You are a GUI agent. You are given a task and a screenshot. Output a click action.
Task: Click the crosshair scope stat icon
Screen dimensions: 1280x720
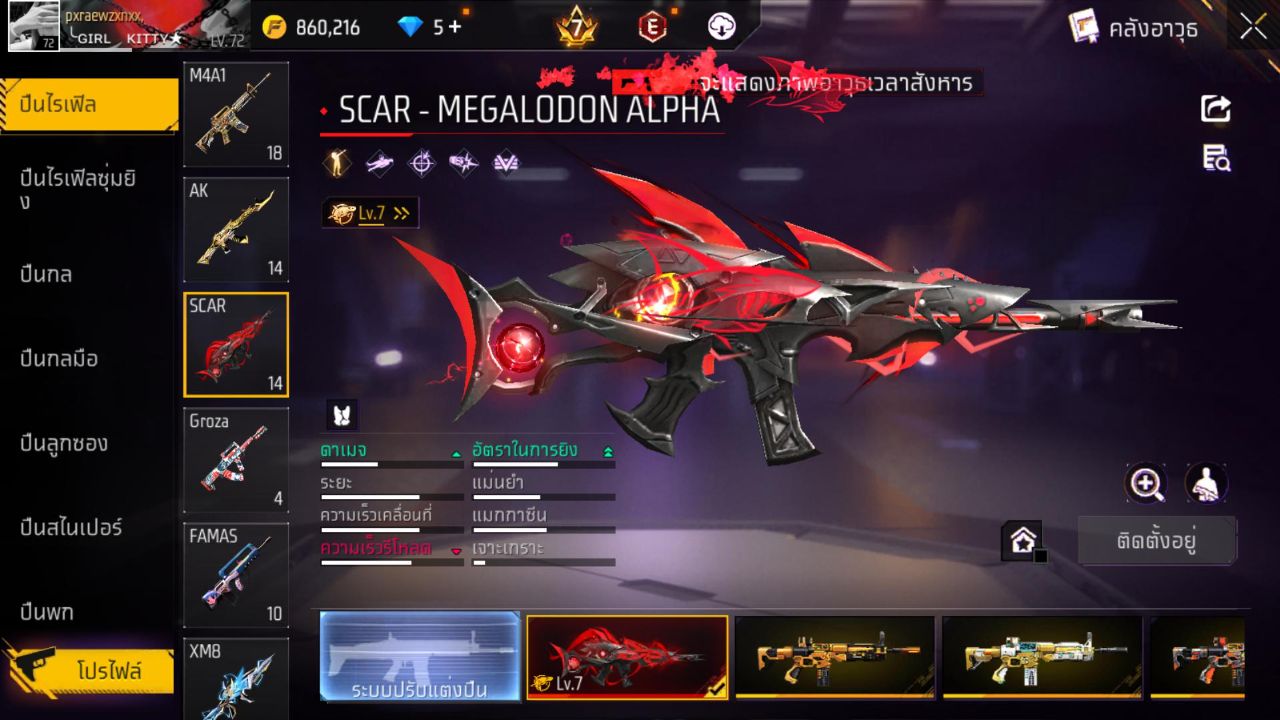click(420, 162)
